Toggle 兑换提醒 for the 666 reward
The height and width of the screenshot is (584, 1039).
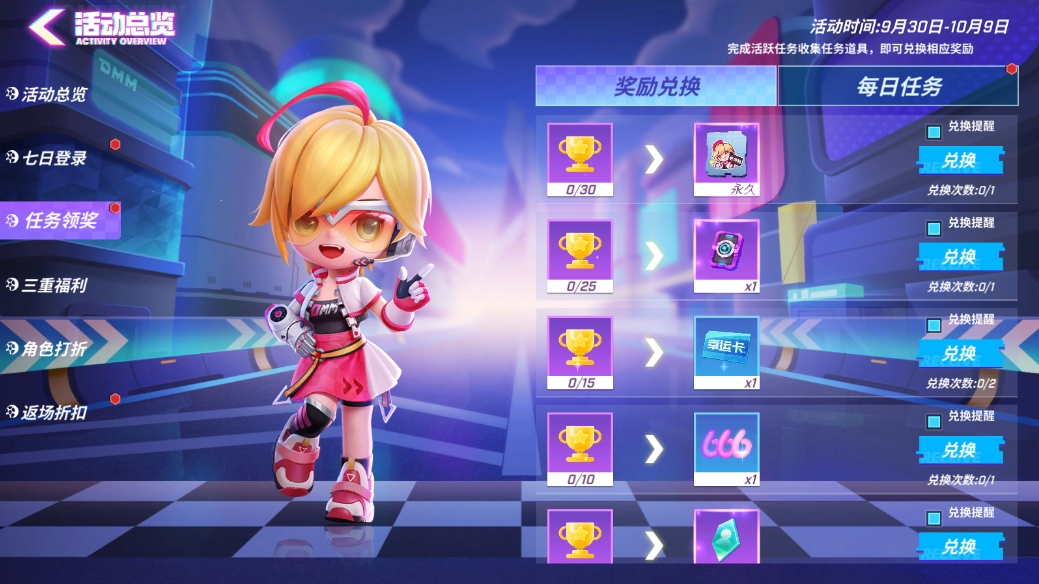tap(934, 421)
